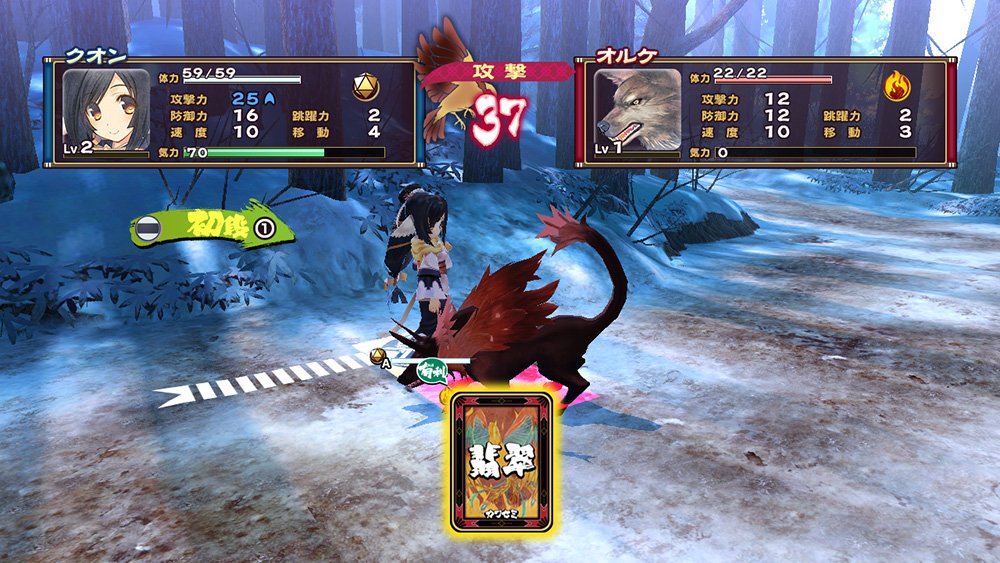The height and width of the screenshot is (563, 1000).
Task: Select the green brushstroke combo stage label
Action: (213, 227)
